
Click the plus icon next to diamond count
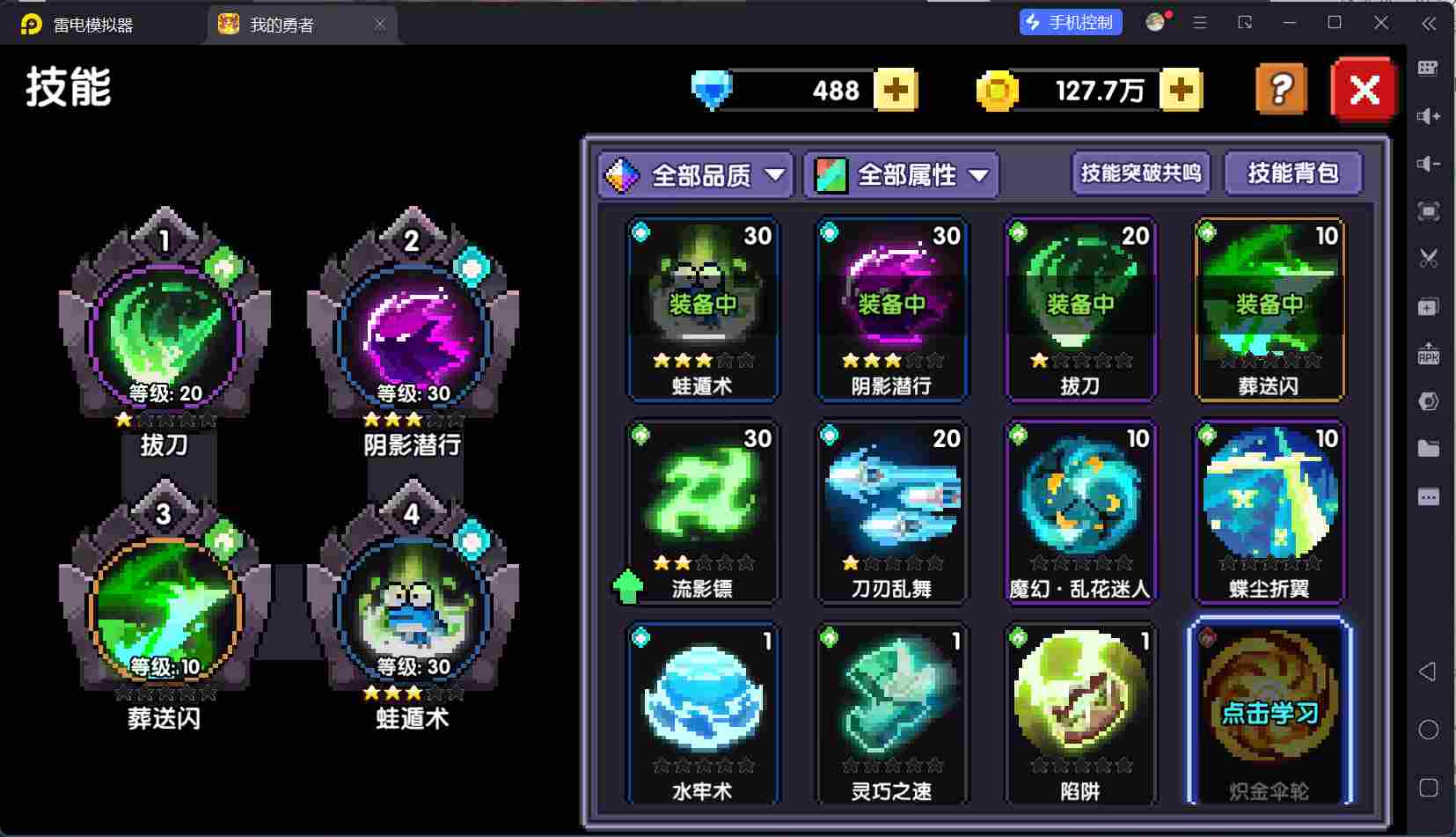[x=896, y=89]
